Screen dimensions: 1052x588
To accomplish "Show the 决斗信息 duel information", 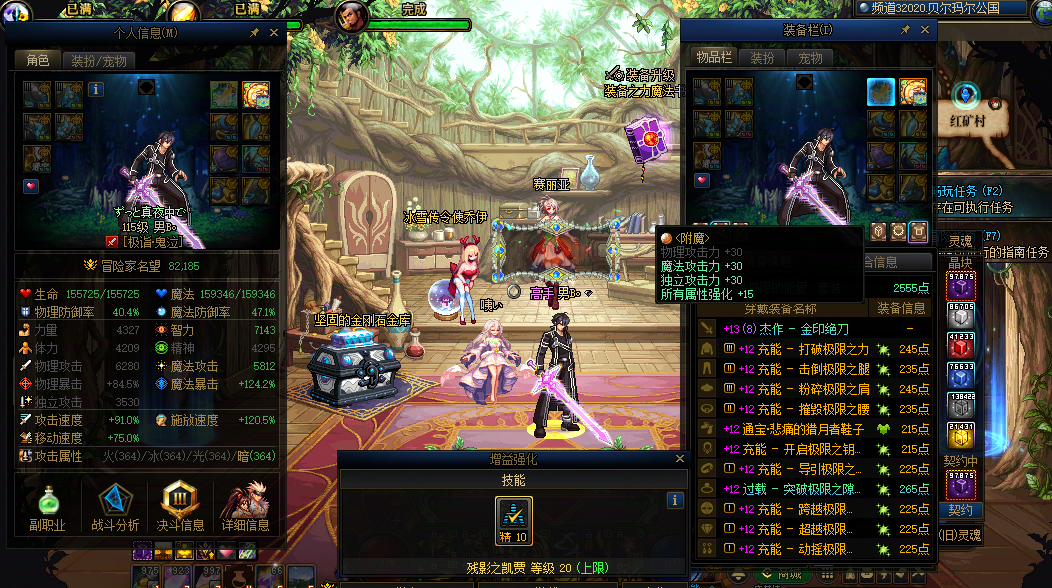I will pyautogui.click(x=181, y=508).
